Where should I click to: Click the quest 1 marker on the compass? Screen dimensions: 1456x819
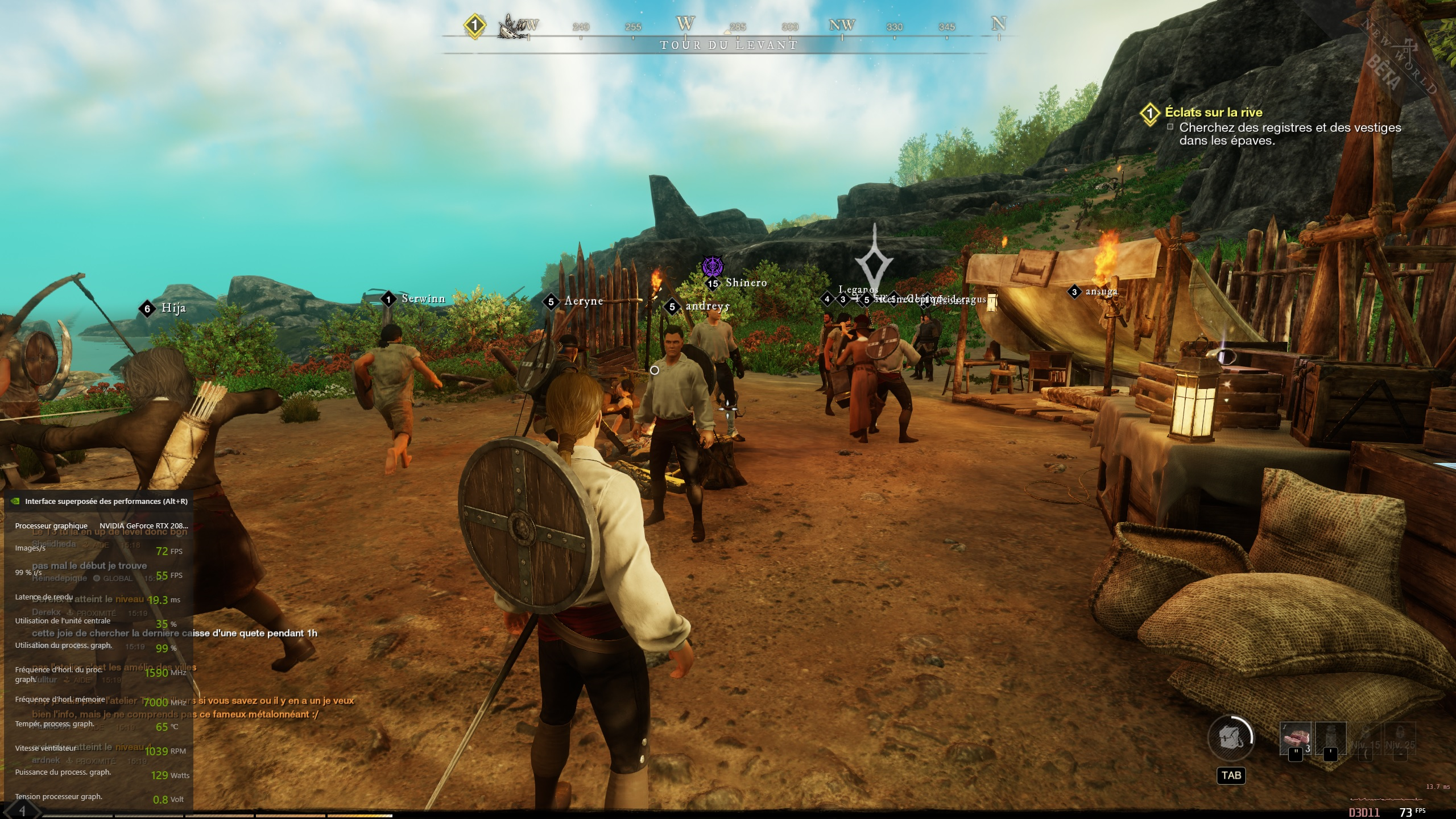474,26
